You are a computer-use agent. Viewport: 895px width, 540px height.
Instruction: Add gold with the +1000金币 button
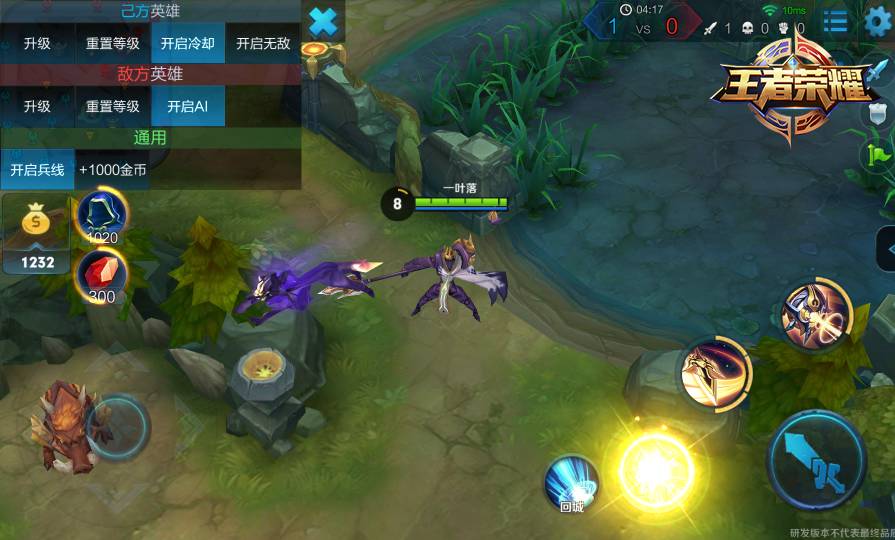click(113, 170)
